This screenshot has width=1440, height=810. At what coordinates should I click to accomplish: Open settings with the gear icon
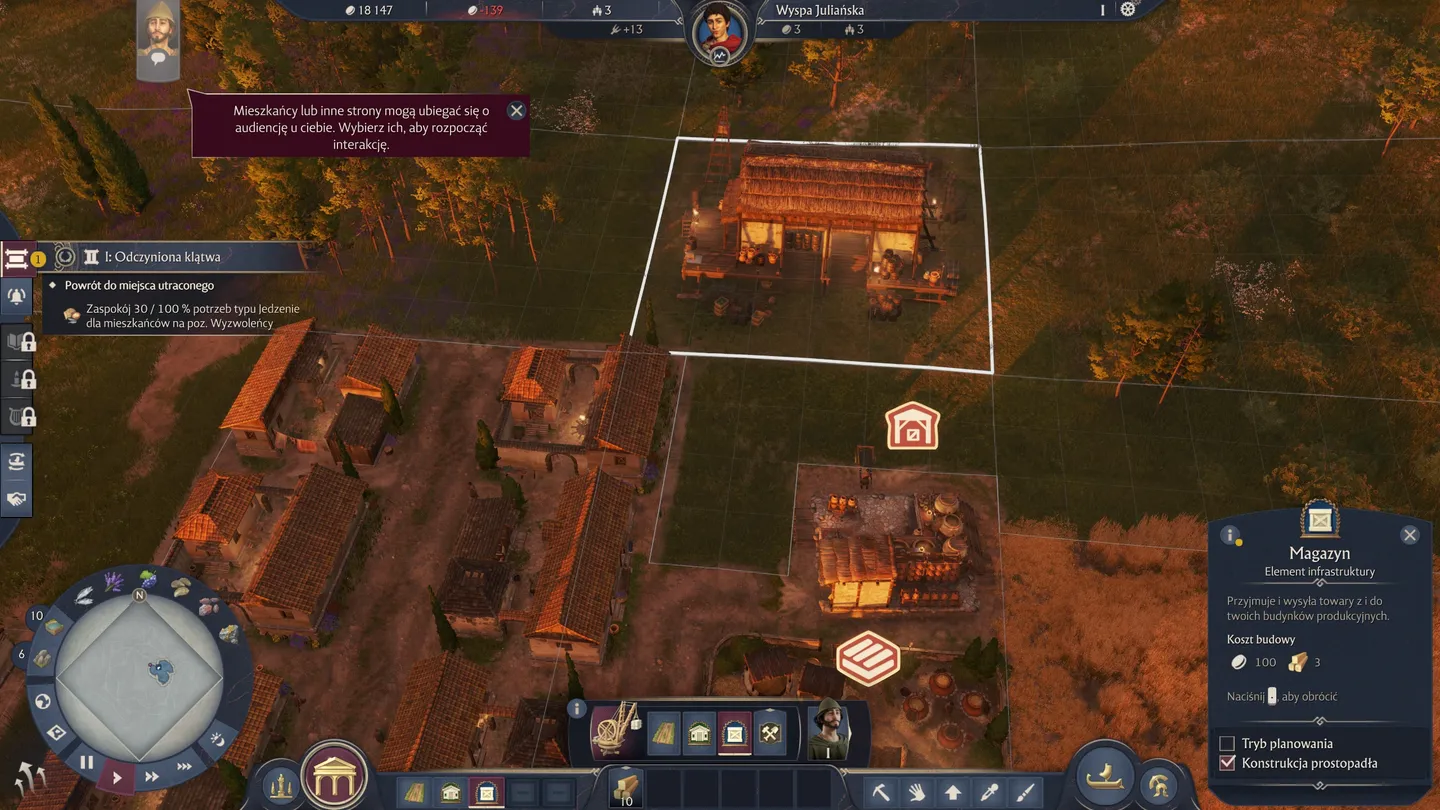[x=1128, y=9]
